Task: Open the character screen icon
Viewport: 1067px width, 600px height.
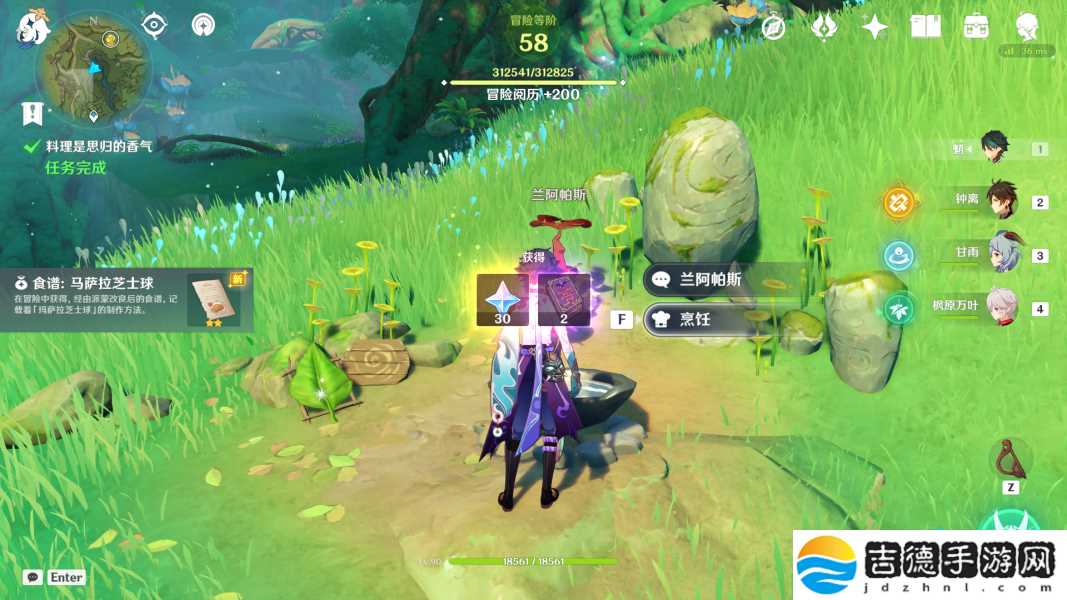Action: [x=1027, y=27]
